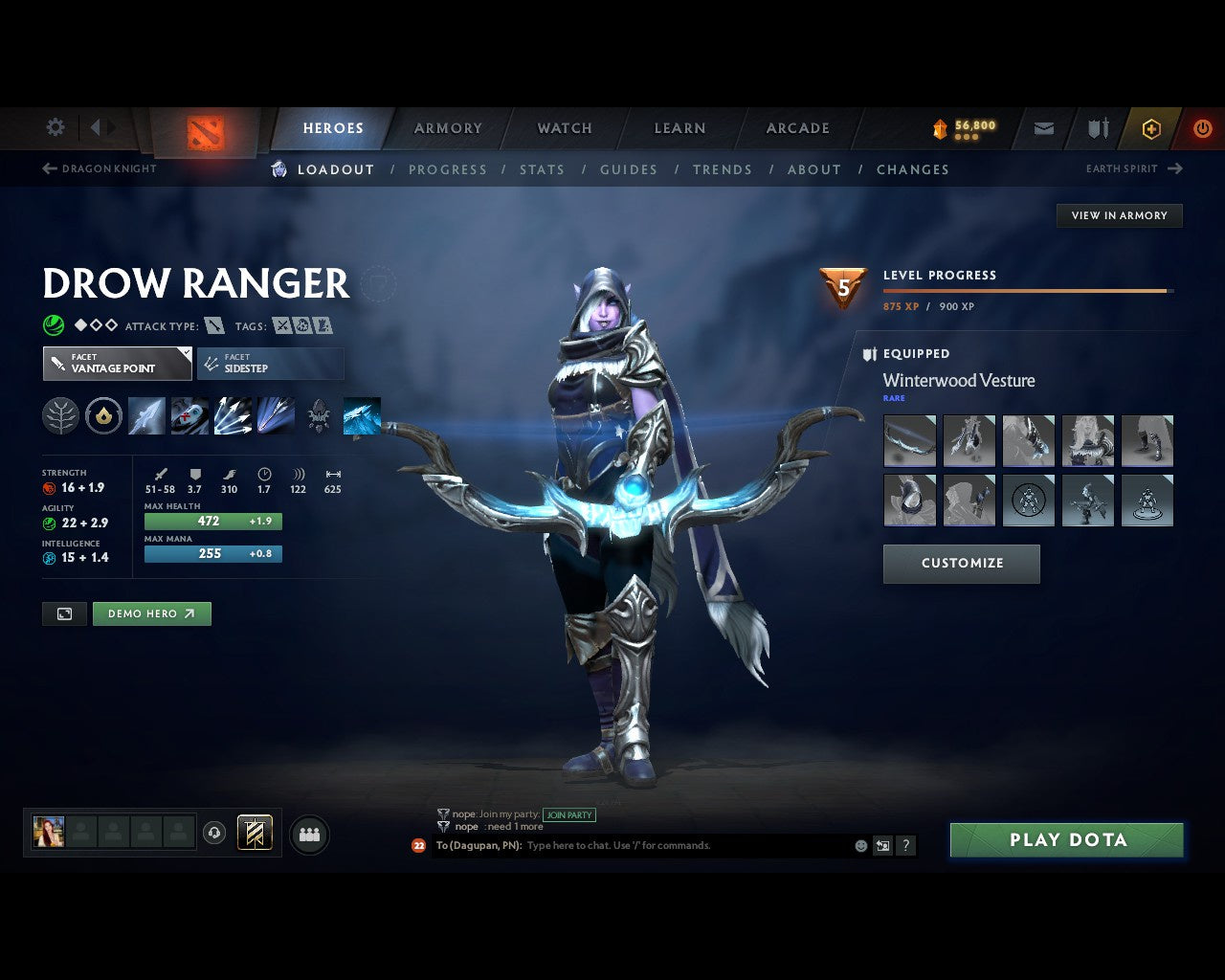Viewport: 1225px width, 980px height.
Task: Select the Vantage Point facet
Action: (117, 364)
